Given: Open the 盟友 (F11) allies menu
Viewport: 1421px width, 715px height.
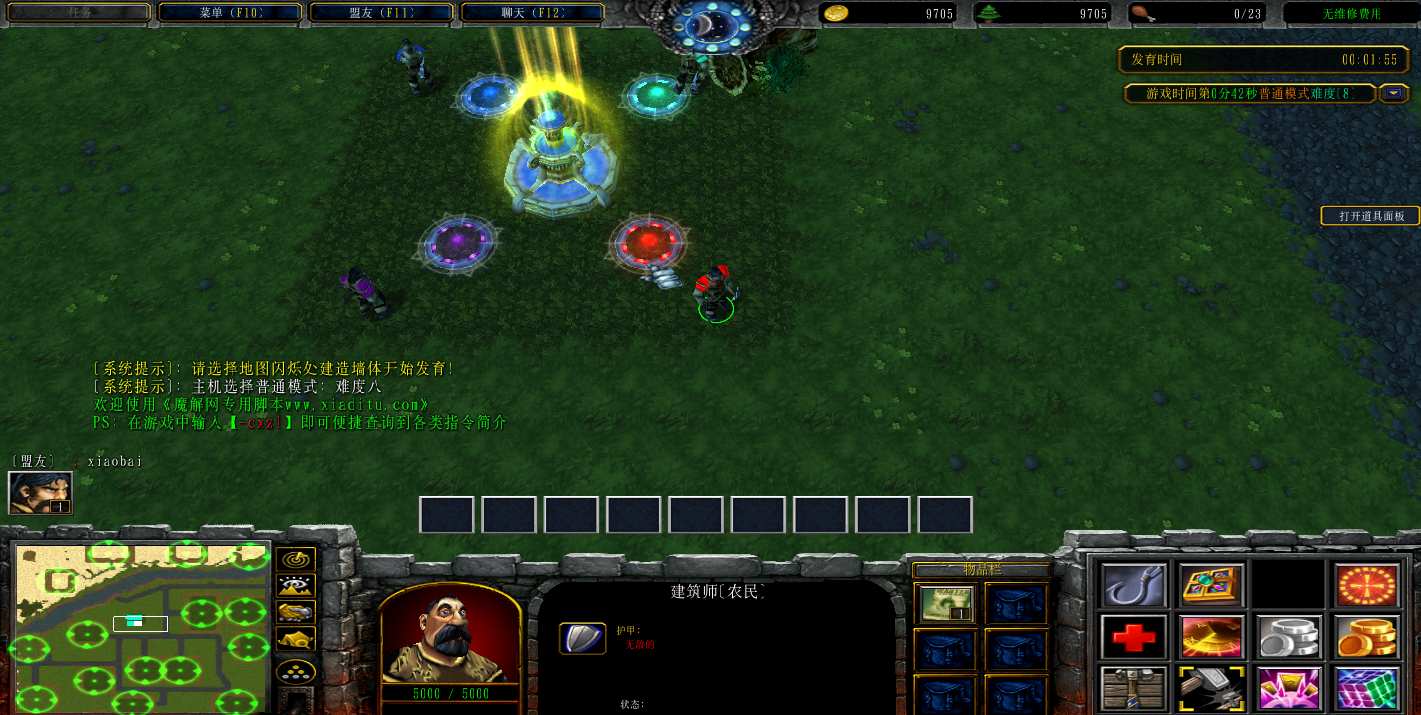Looking at the screenshot, I should (381, 13).
